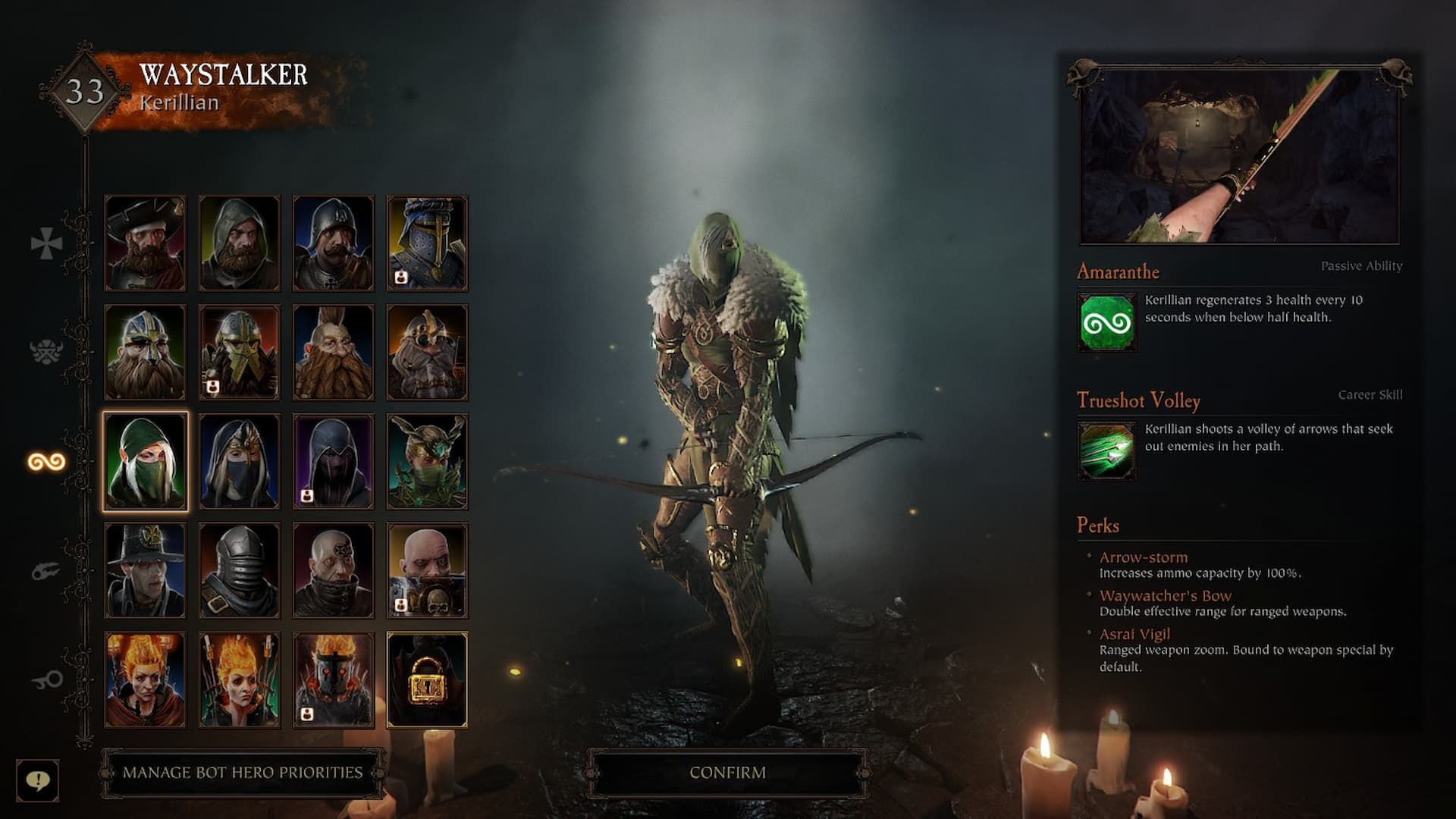This screenshot has height=819, width=1456.
Task: Open Manage Bot Hero Priorities
Action: (239, 771)
